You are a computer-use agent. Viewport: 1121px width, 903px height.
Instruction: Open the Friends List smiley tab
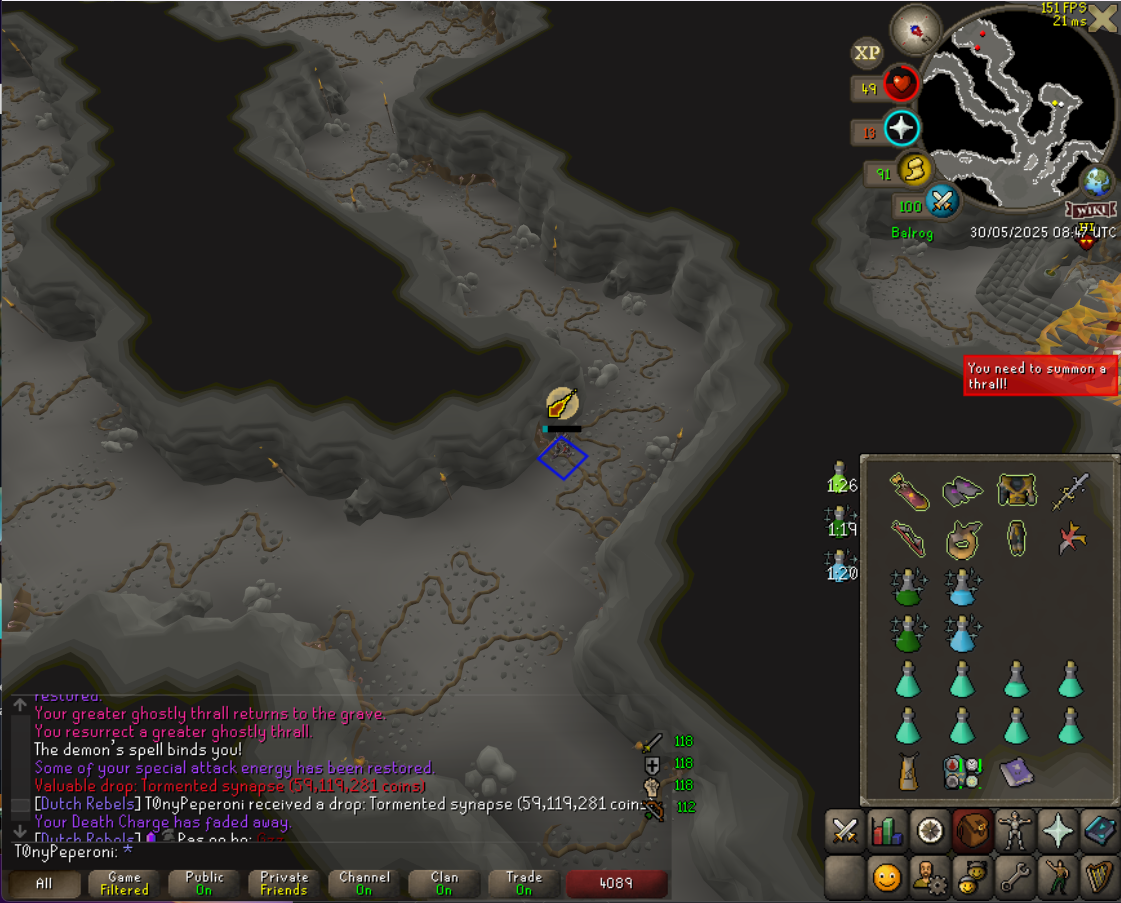887,878
